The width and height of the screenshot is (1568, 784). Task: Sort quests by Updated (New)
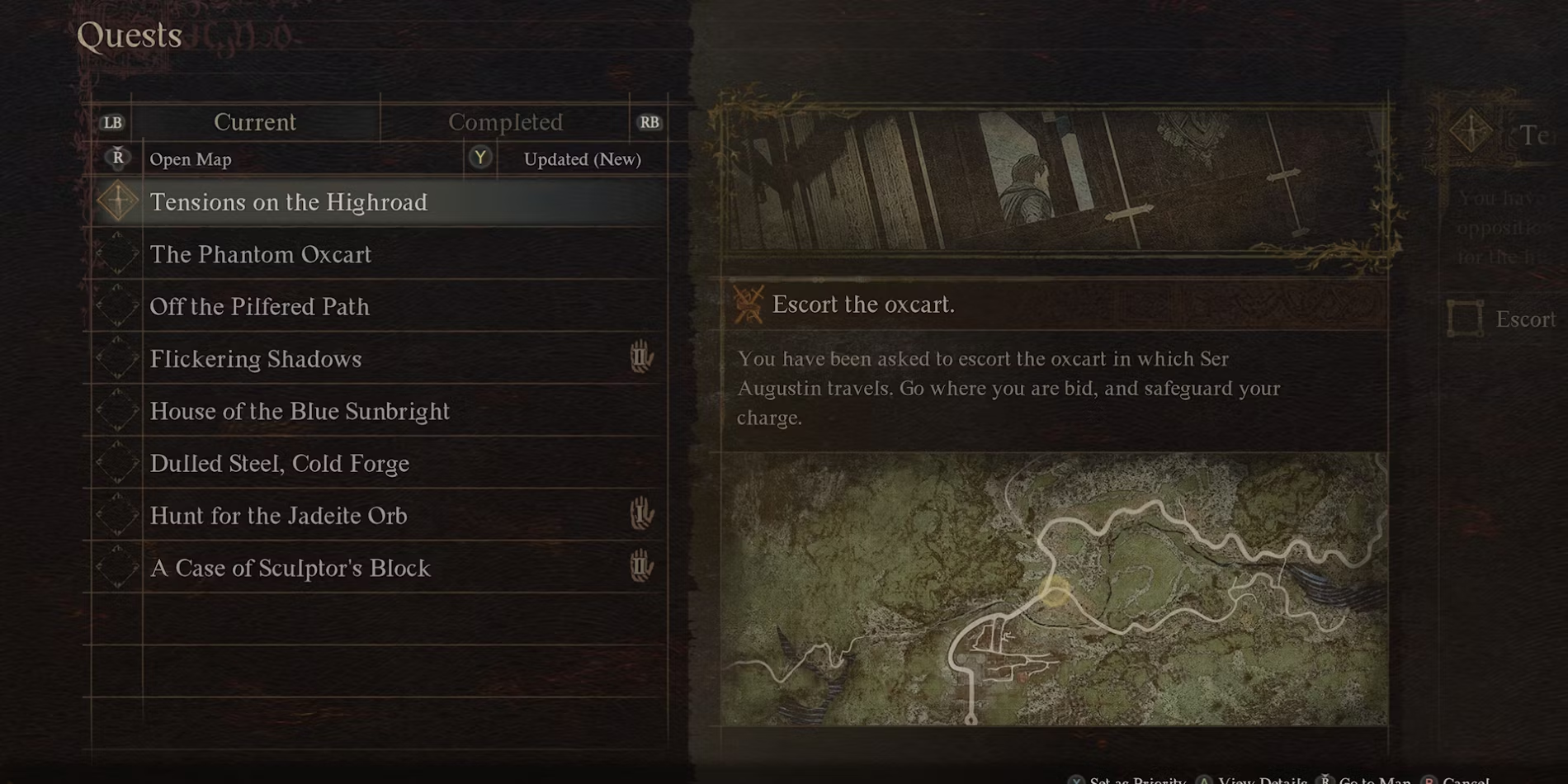582,159
